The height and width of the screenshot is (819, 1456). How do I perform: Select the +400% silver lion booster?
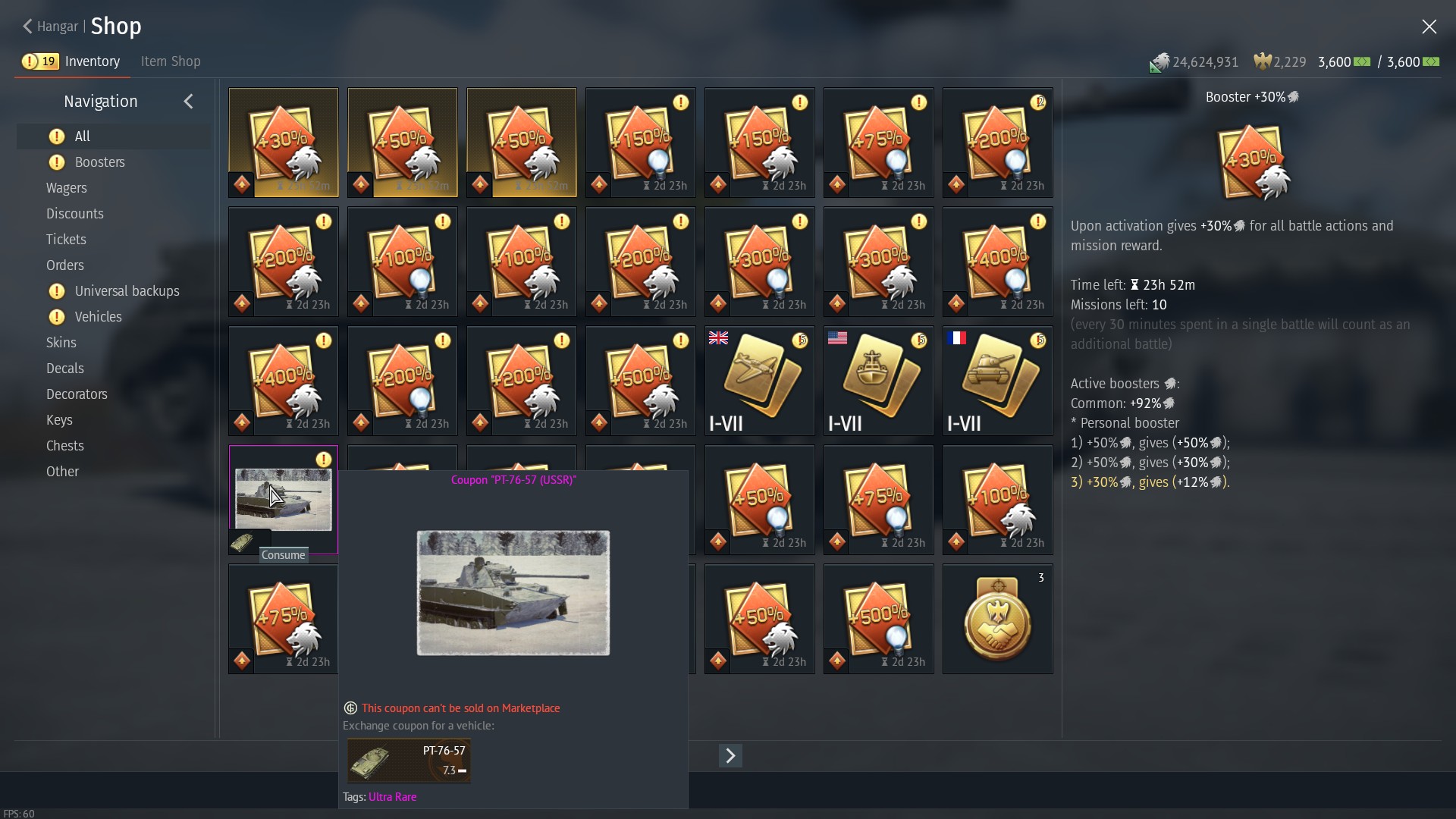[282, 381]
